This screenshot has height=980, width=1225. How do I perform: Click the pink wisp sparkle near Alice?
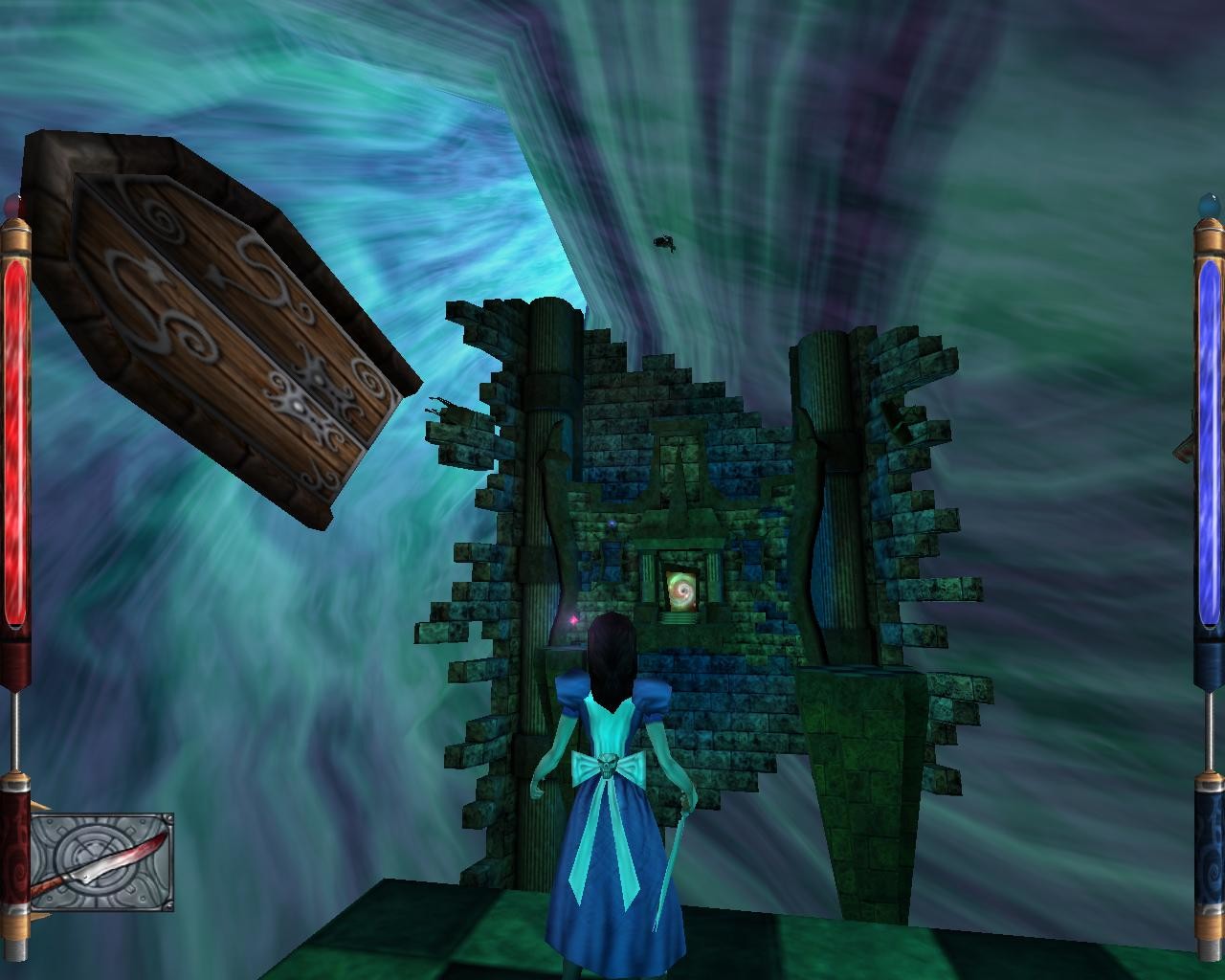pyautogui.click(x=569, y=620)
